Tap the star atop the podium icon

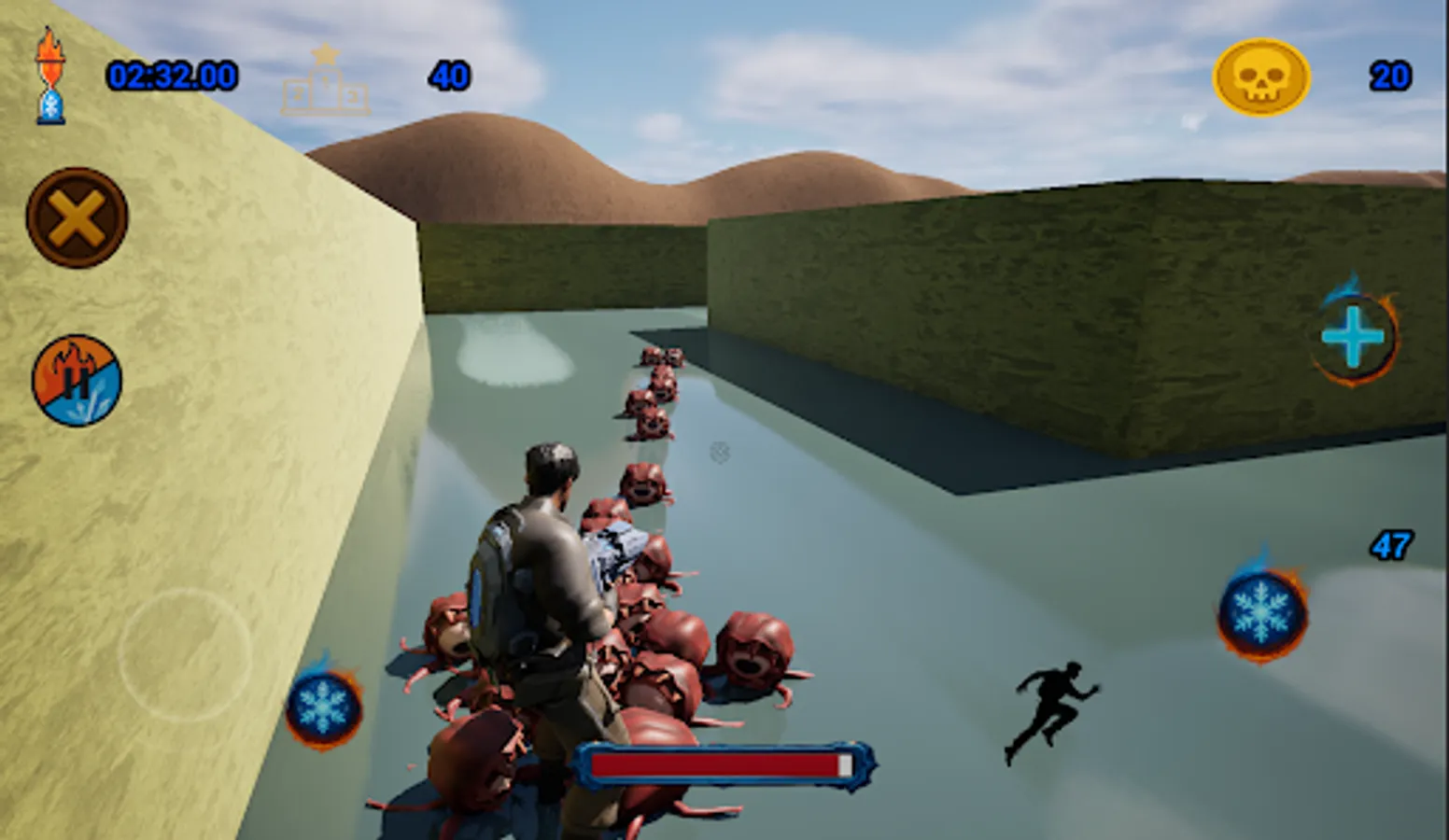(x=324, y=56)
